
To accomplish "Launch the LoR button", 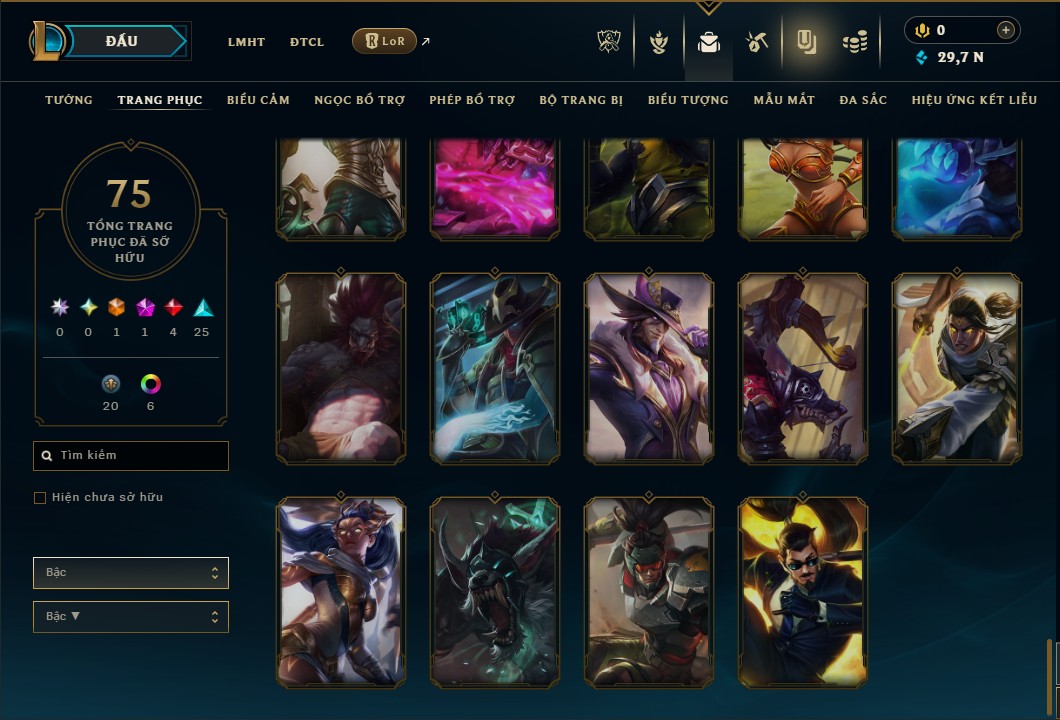I will 384,41.
